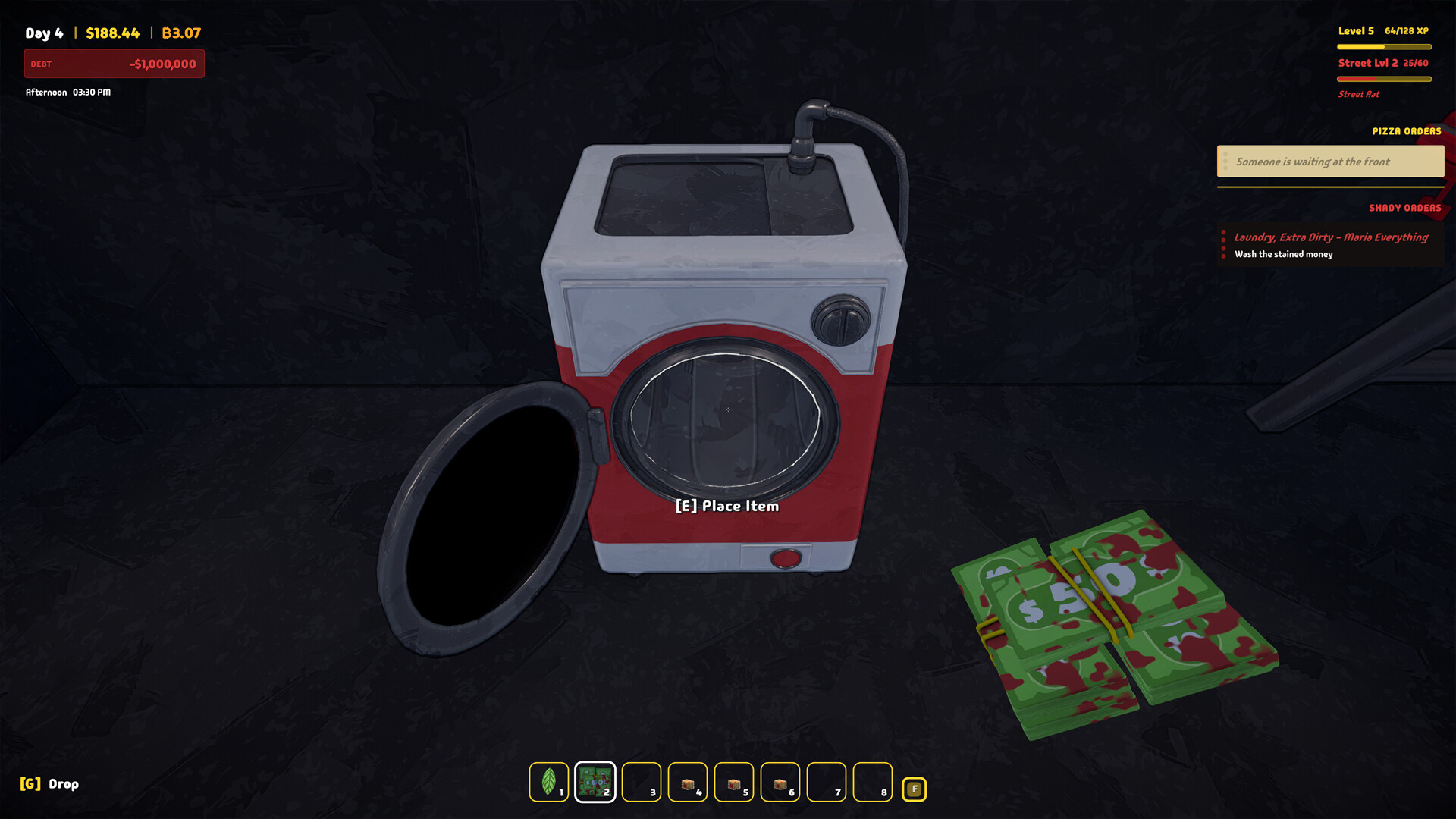The image size is (1456, 819).
Task: Click the red DEBT -$1,000,000 banner
Action: (114, 64)
